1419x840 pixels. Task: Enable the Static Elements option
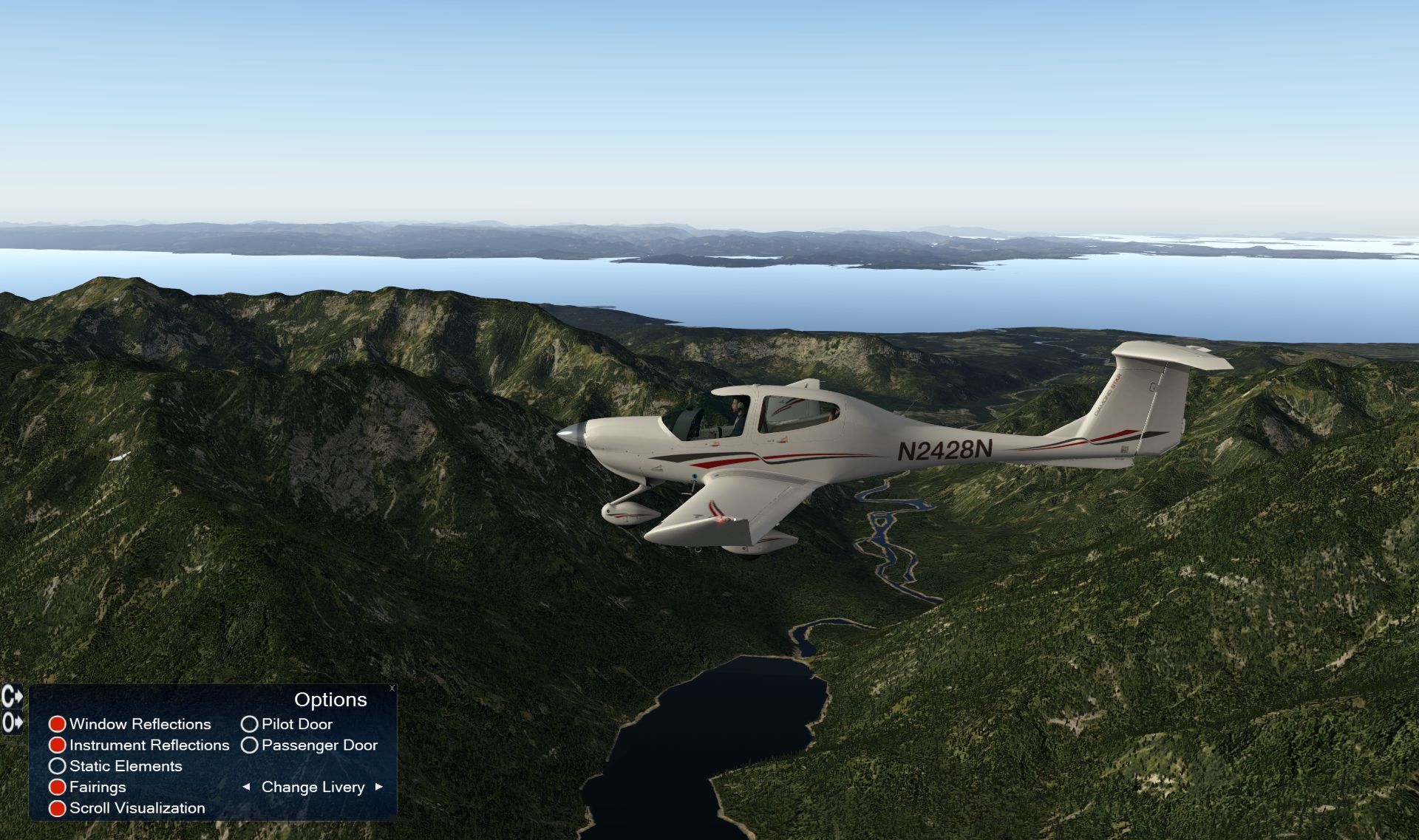click(57, 766)
